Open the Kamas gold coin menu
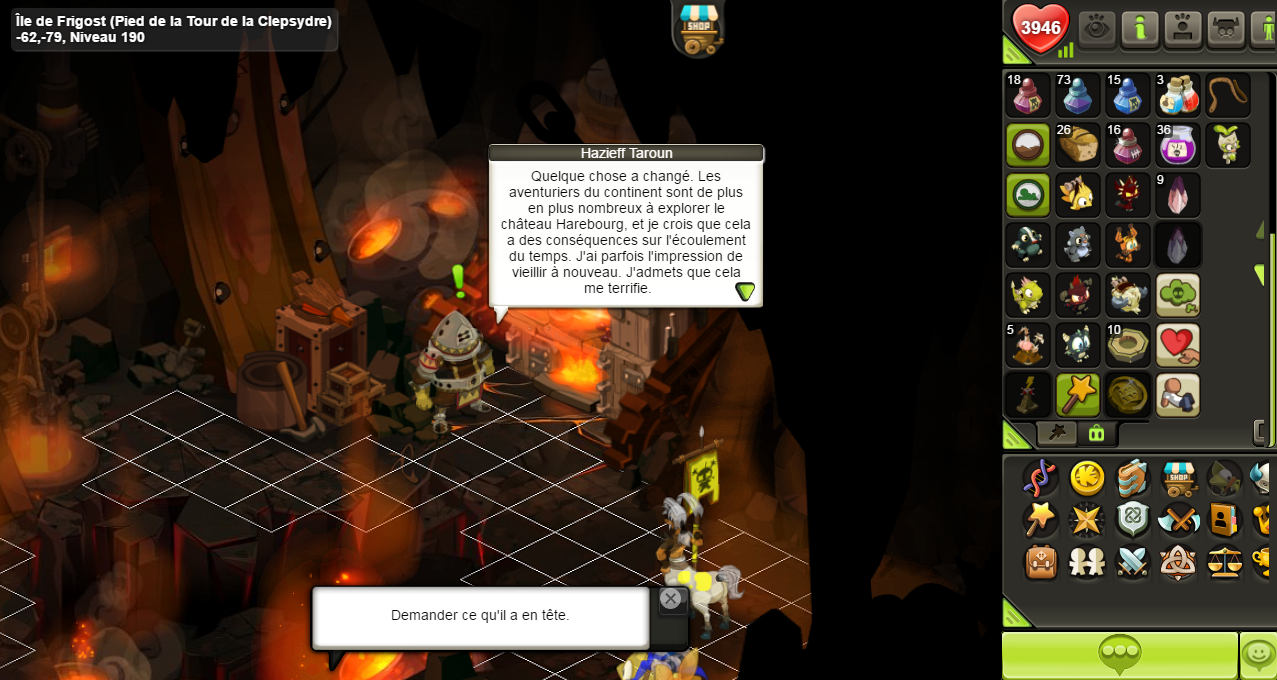 pos(1087,478)
